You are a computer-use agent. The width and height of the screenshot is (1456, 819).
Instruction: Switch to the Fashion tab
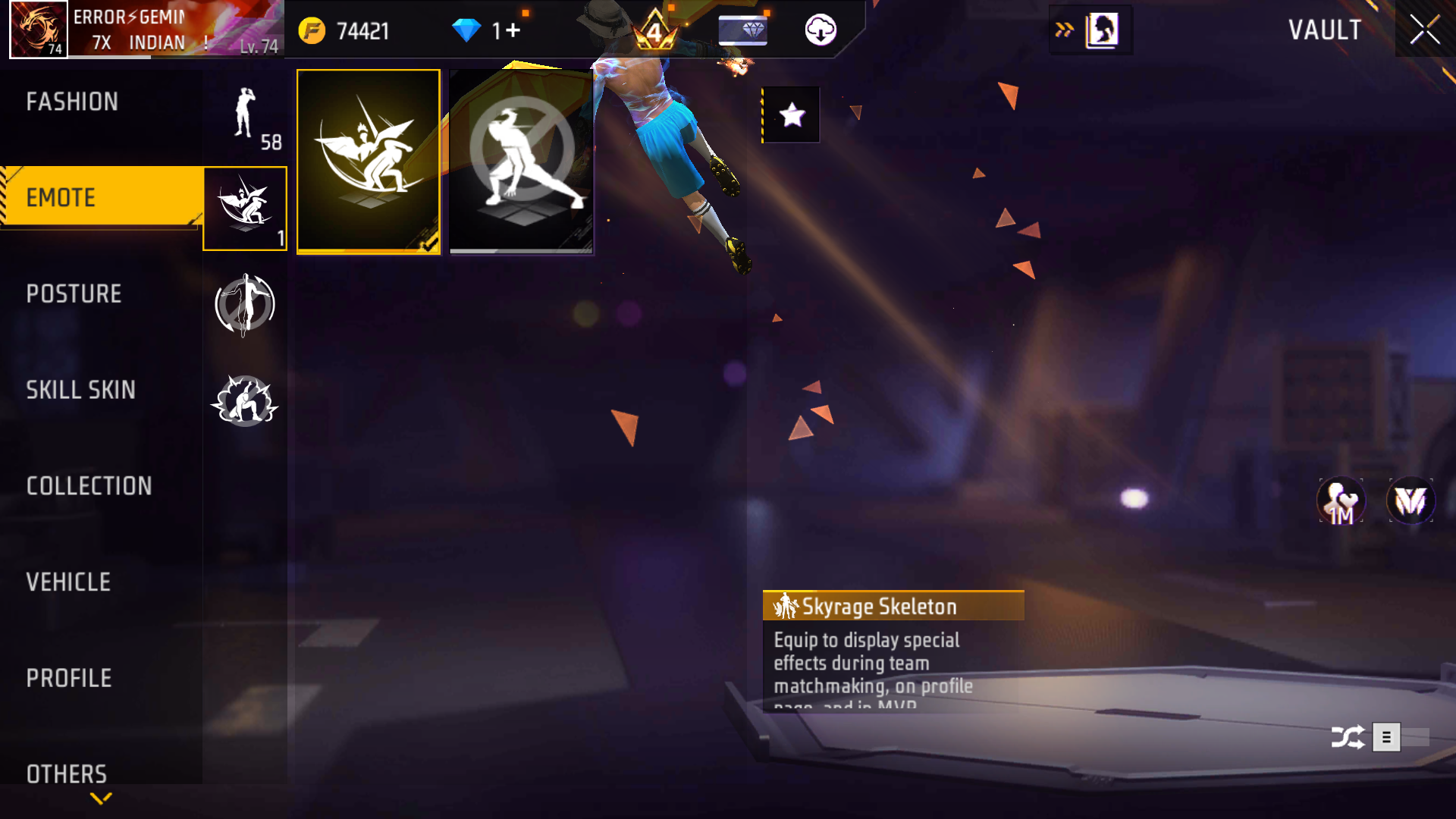coord(72,101)
